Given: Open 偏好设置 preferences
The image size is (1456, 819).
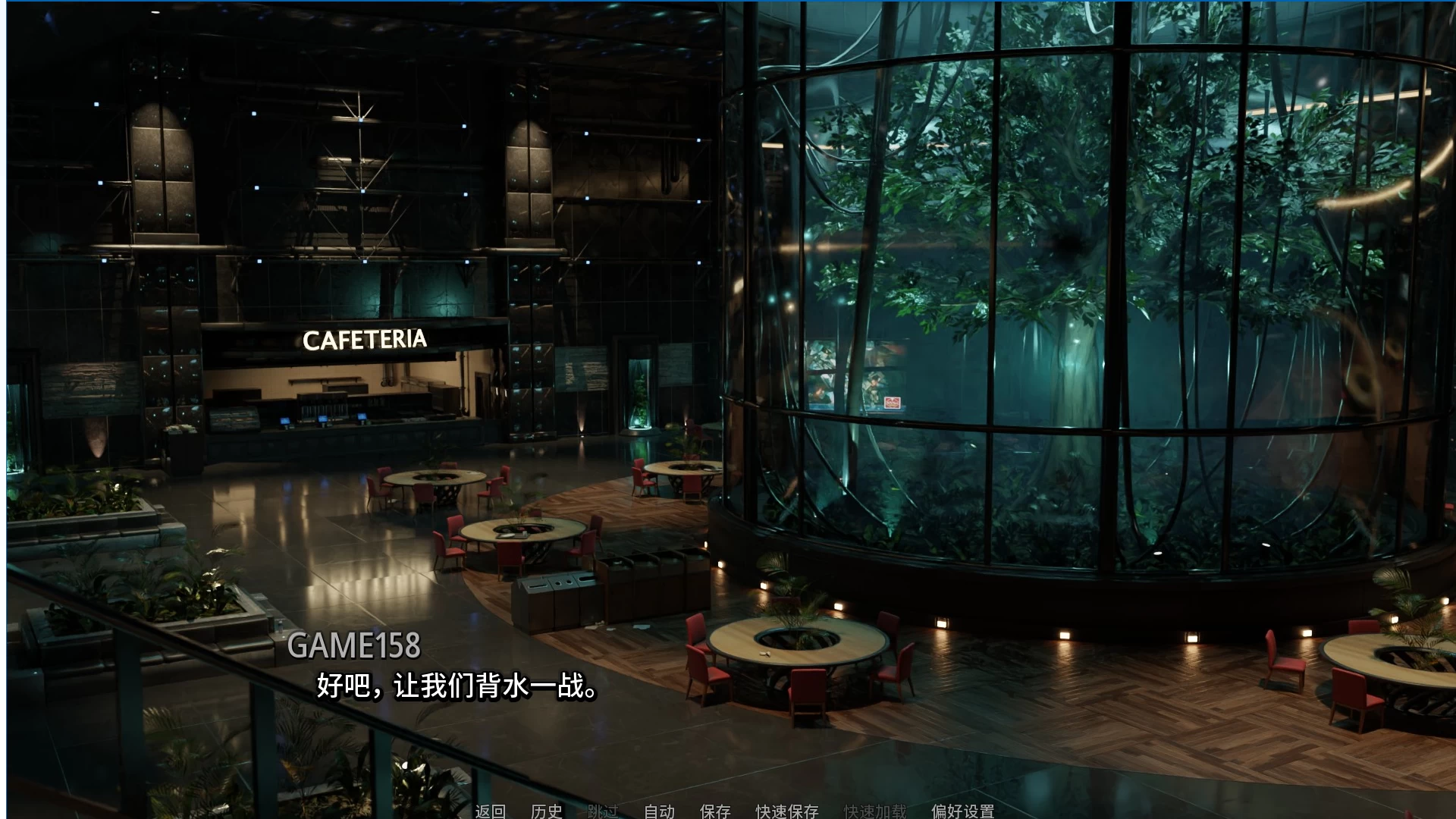Looking at the screenshot, I should 962,811.
